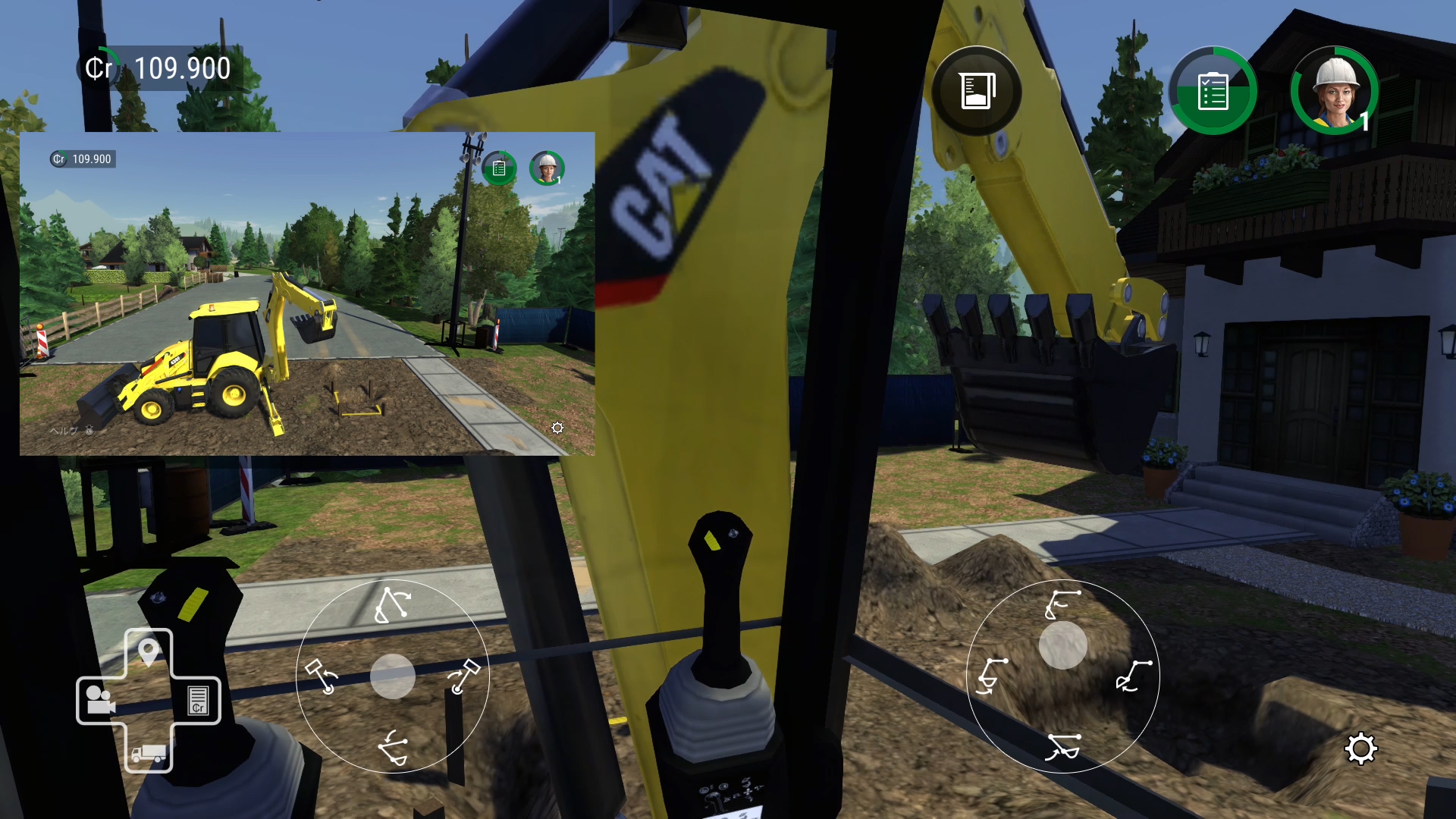This screenshot has height=819, width=1456.
Task: Select the map pin on the D-pad
Action: tap(149, 651)
